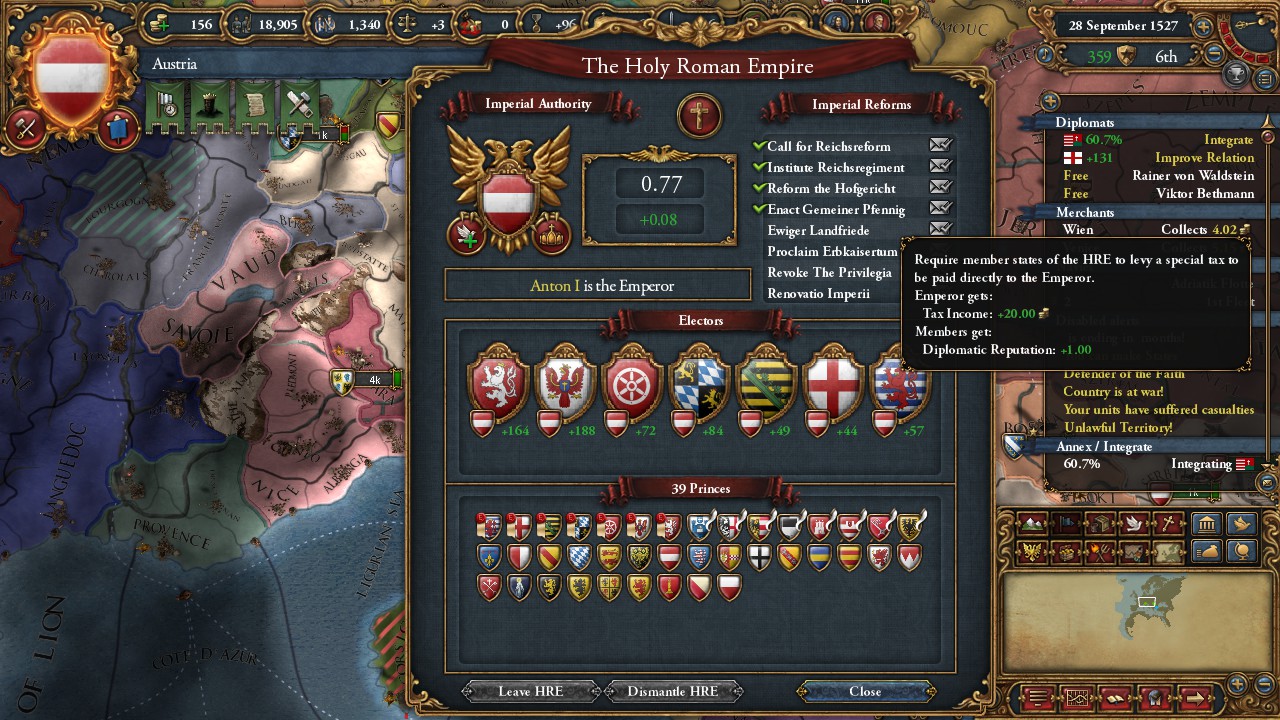Click the Renovatio Imperii reform entry

(x=818, y=294)
